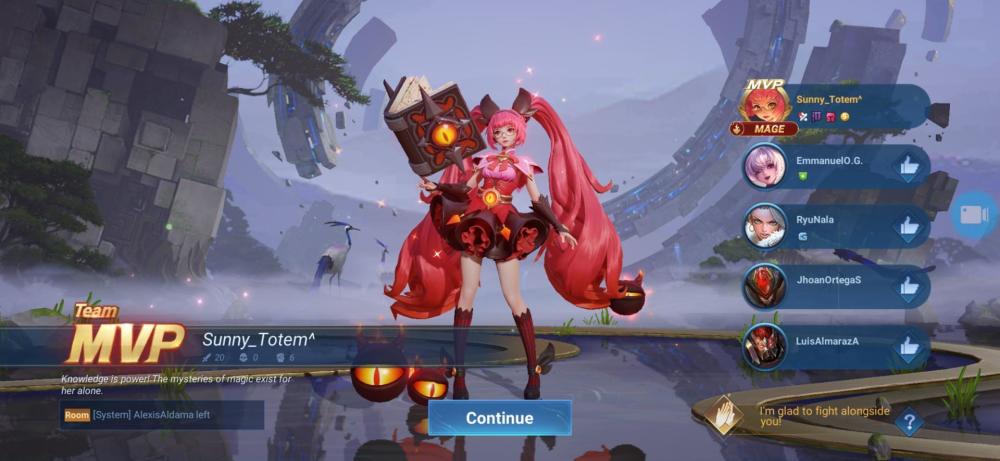View EmmanuelO.G. player avatar
Viewport: 1000px width, 461px height.
click(x=765, y=167)
